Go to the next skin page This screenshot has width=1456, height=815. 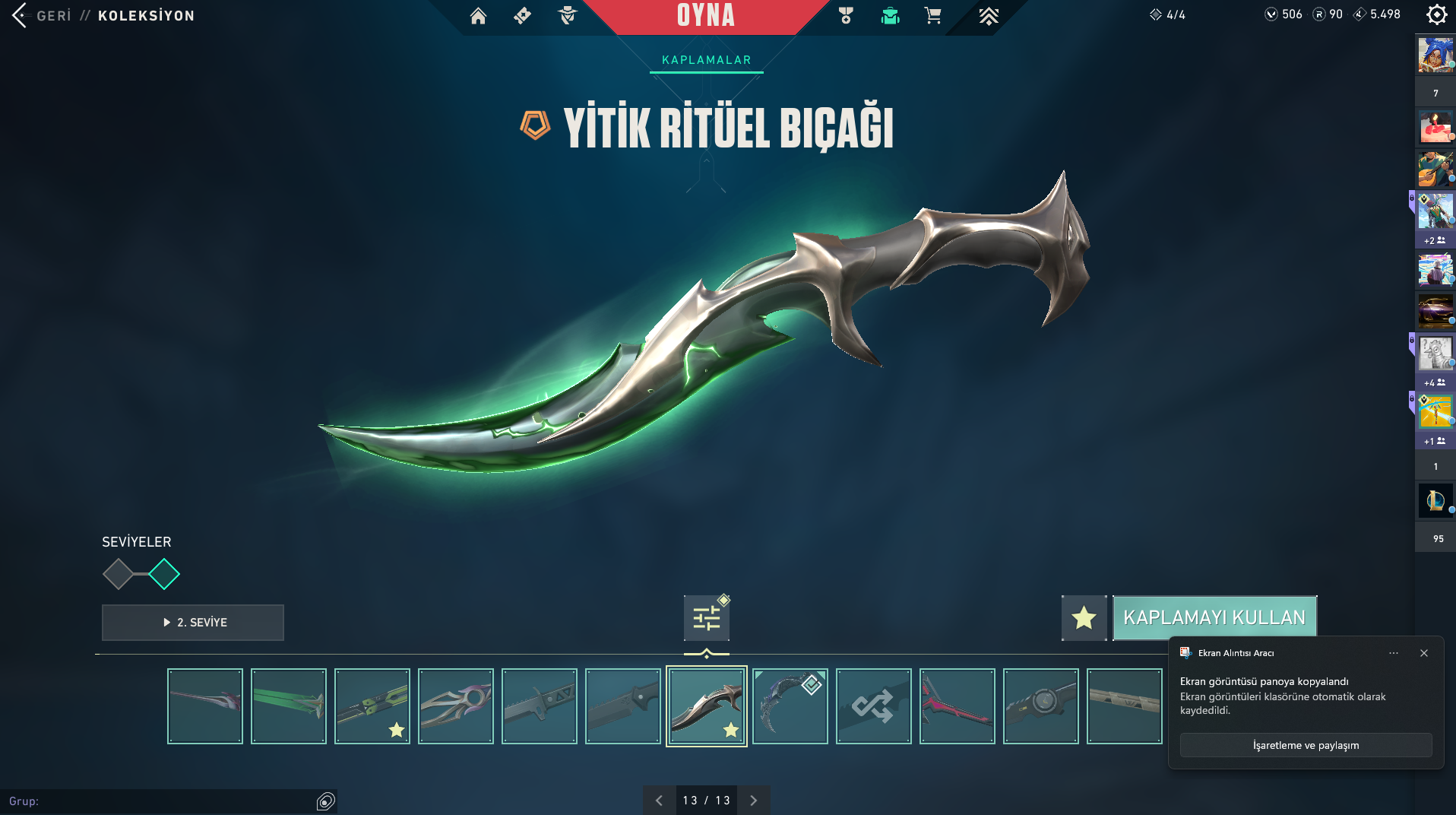point(753,800)
